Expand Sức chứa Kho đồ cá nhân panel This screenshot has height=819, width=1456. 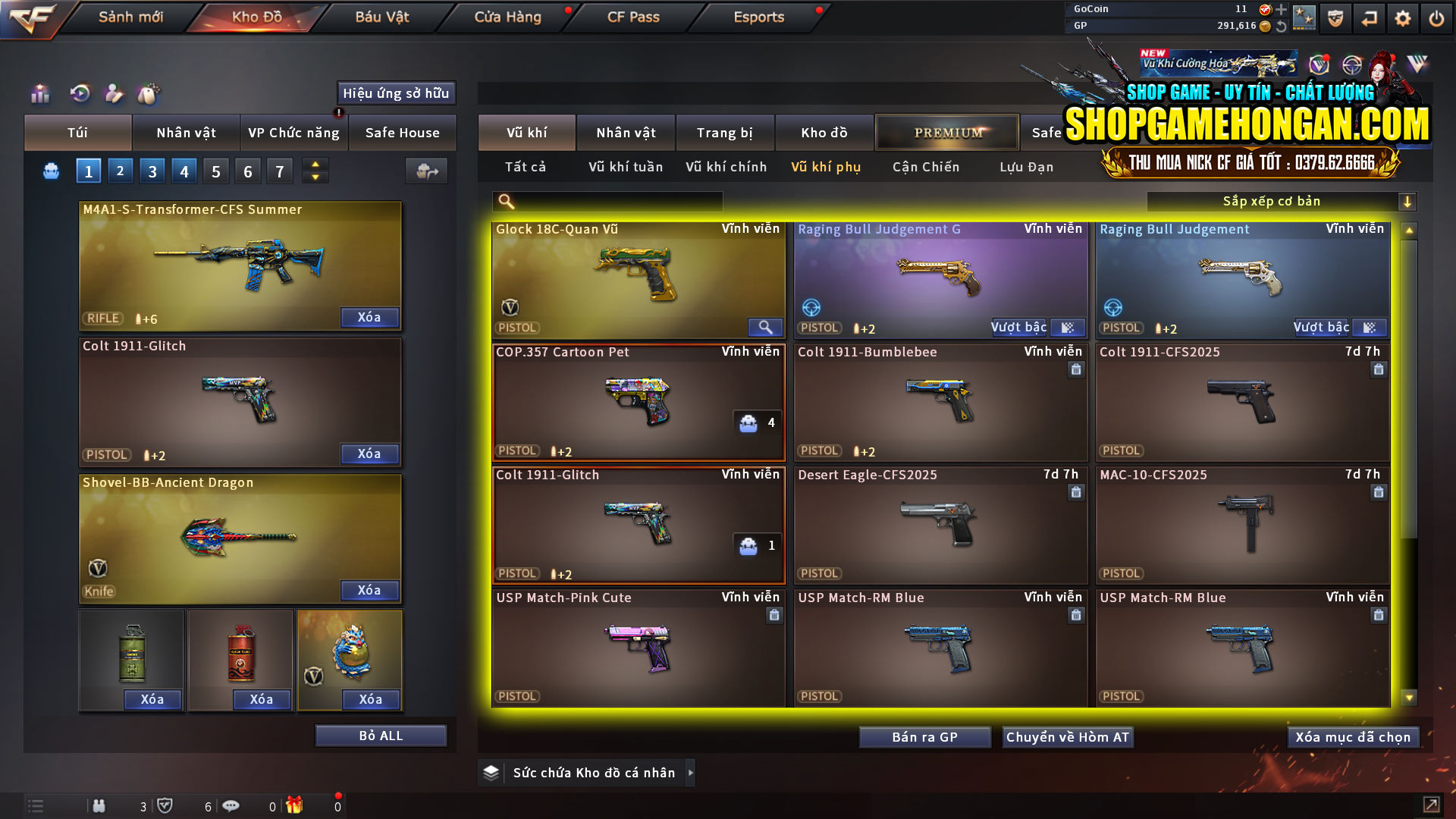[690, 773]
